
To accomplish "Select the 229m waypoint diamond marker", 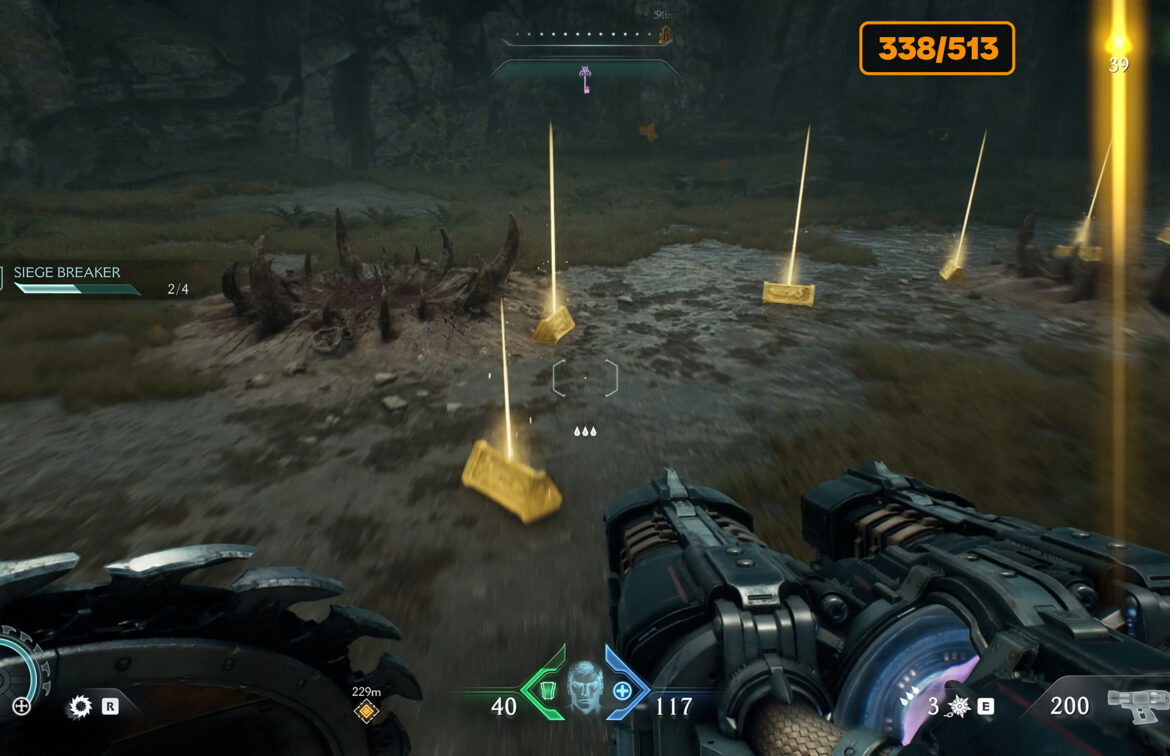I will [x=366, y=711].
